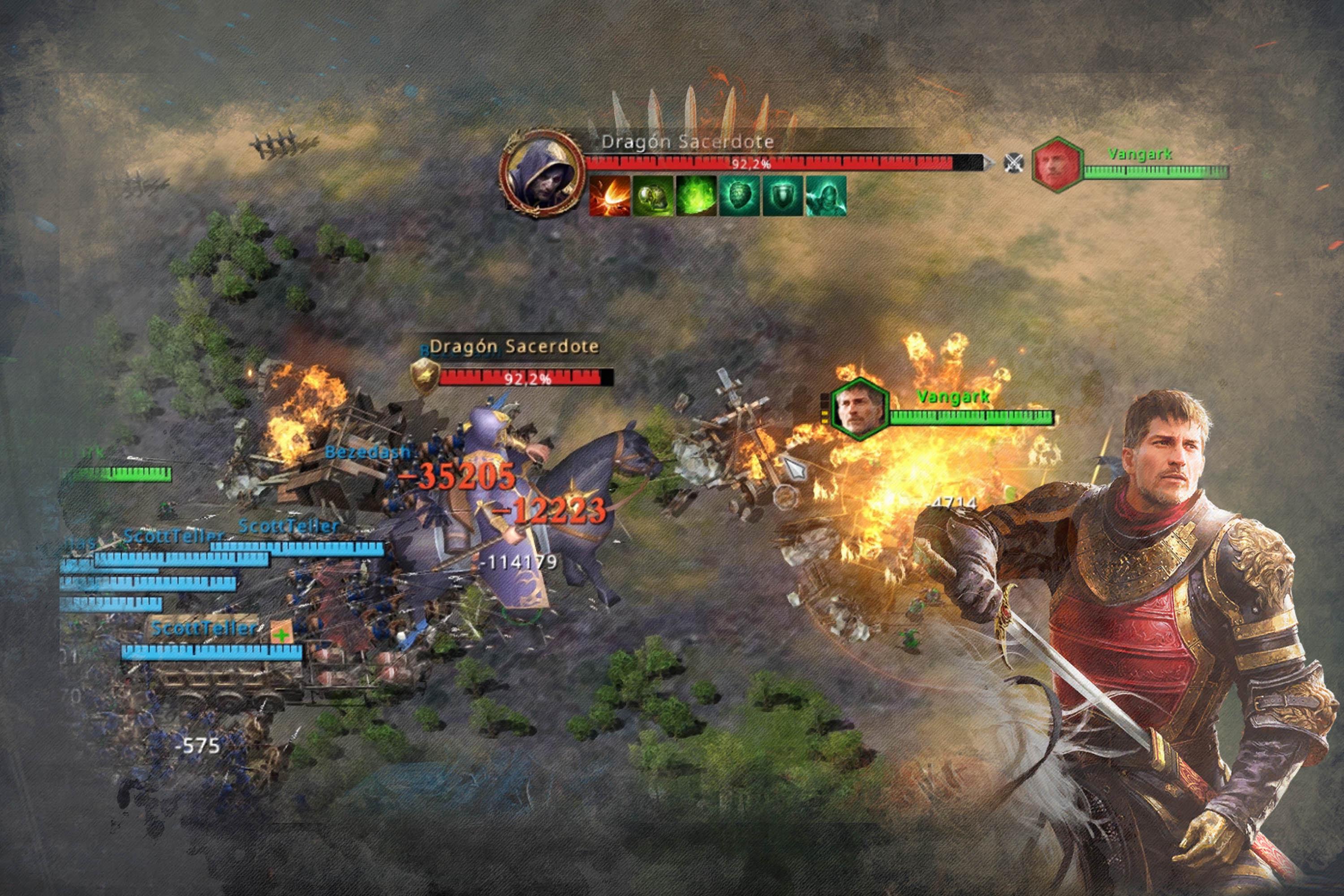Image resolution: width=1344 pixels, height=896 pixels.
Task: Select the teal shield buff icon
Action: pos(783,195)
